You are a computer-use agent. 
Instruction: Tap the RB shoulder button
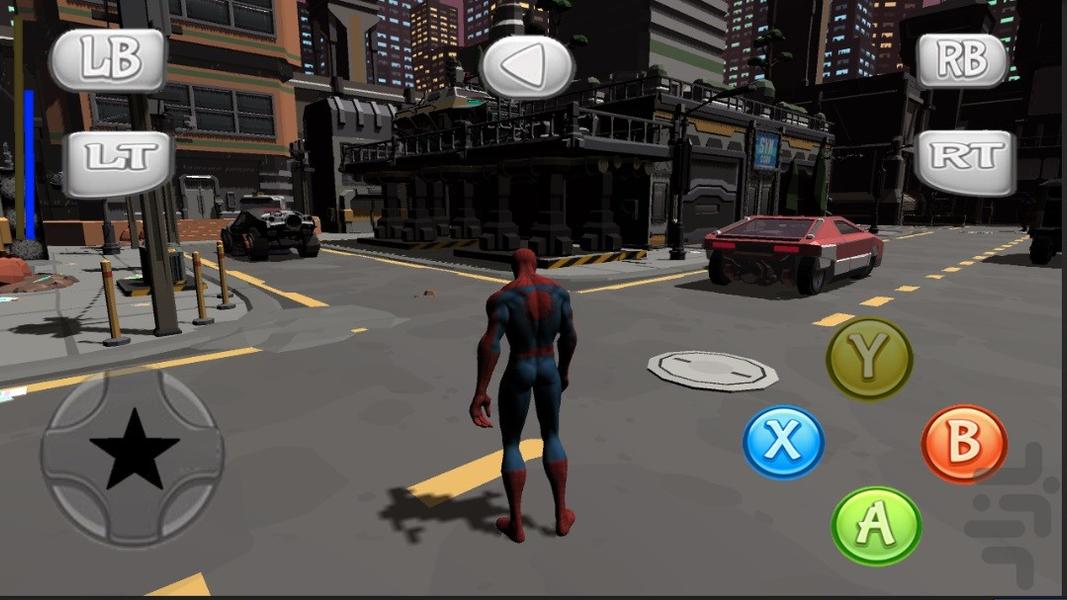(x=962, y=61)
